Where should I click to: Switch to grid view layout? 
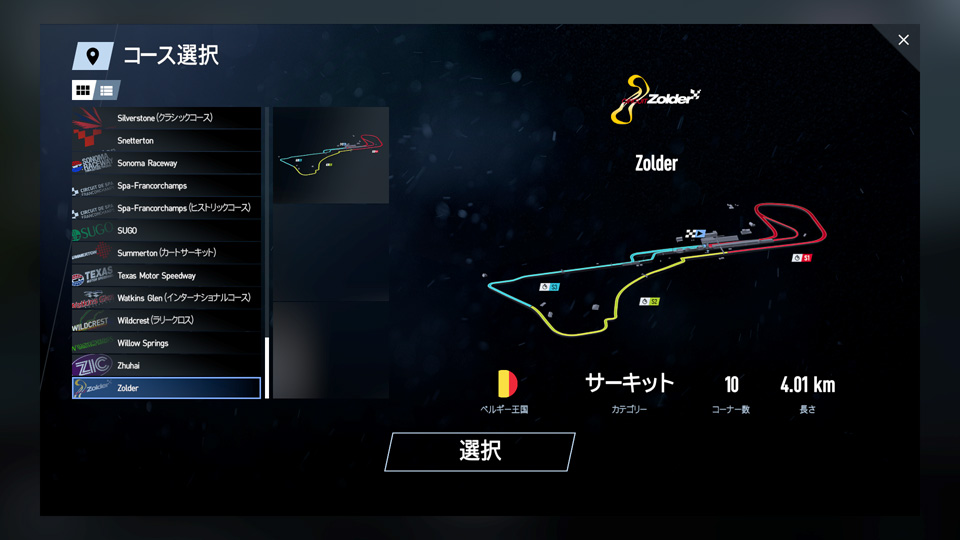pos(83,90)
